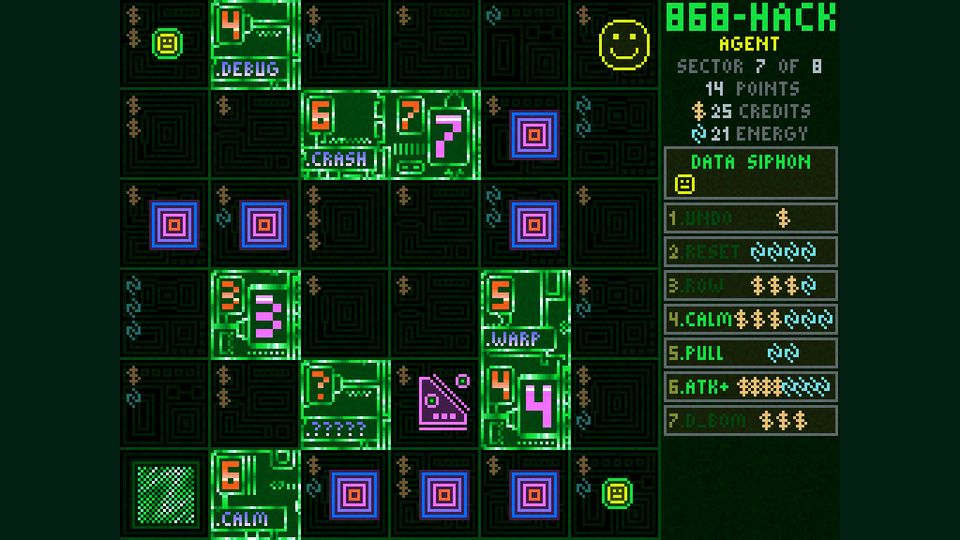This screenshot has width=960, height=540.
Task: Click the yellow smiley player tile
Action: (x=623, y=44)
